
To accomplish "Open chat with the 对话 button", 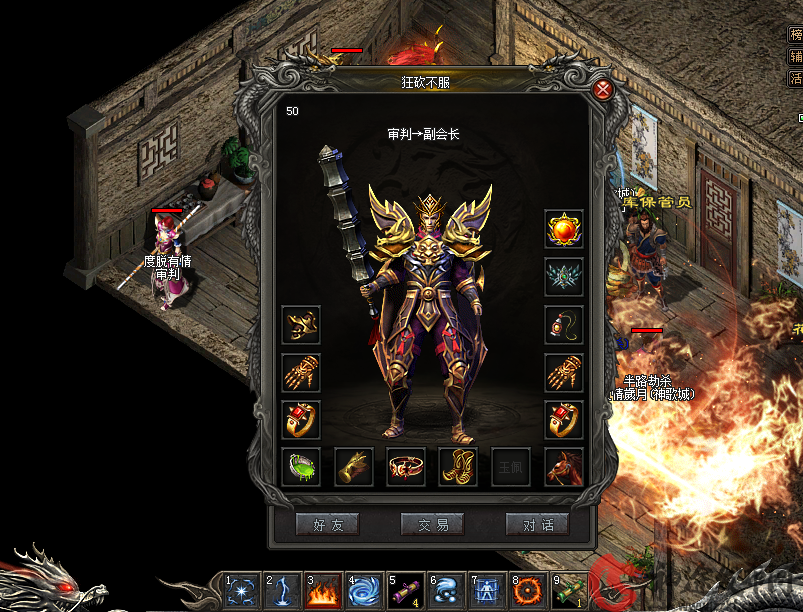I will (537, 524).
